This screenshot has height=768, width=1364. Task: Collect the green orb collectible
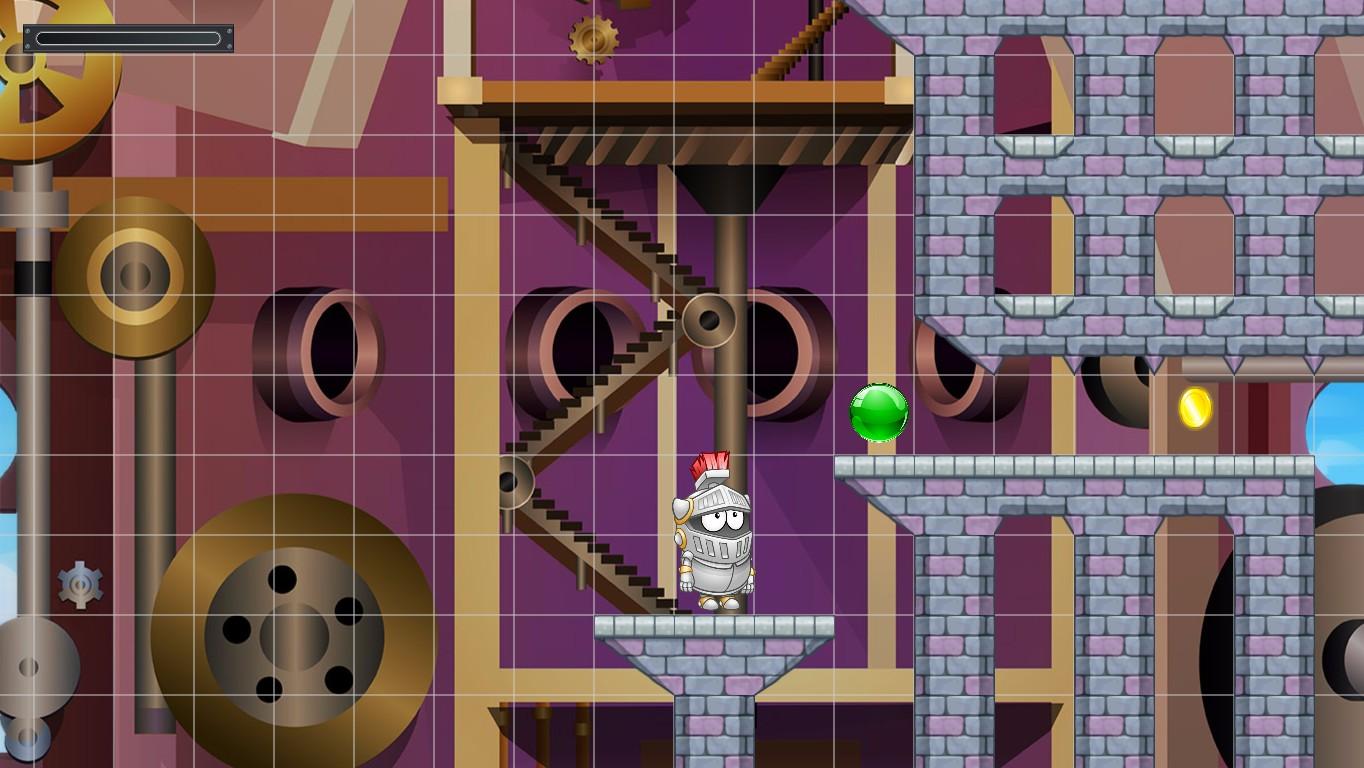pos(878,414)
